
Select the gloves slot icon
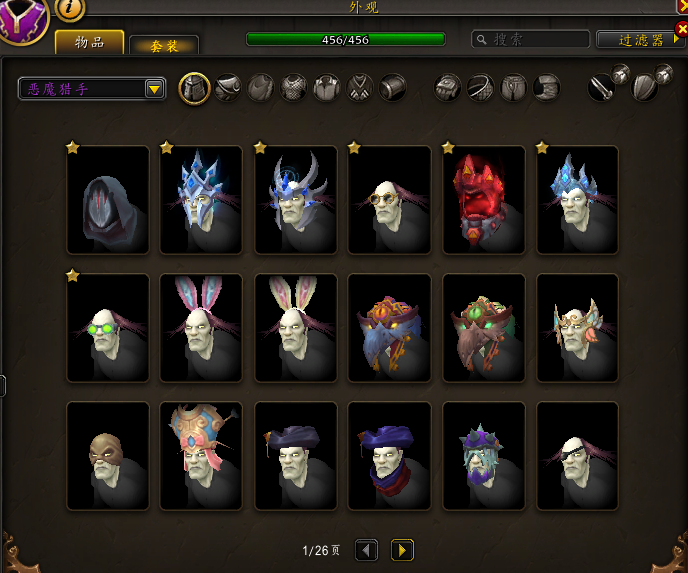pyautogui.click(x=446, y=88)
